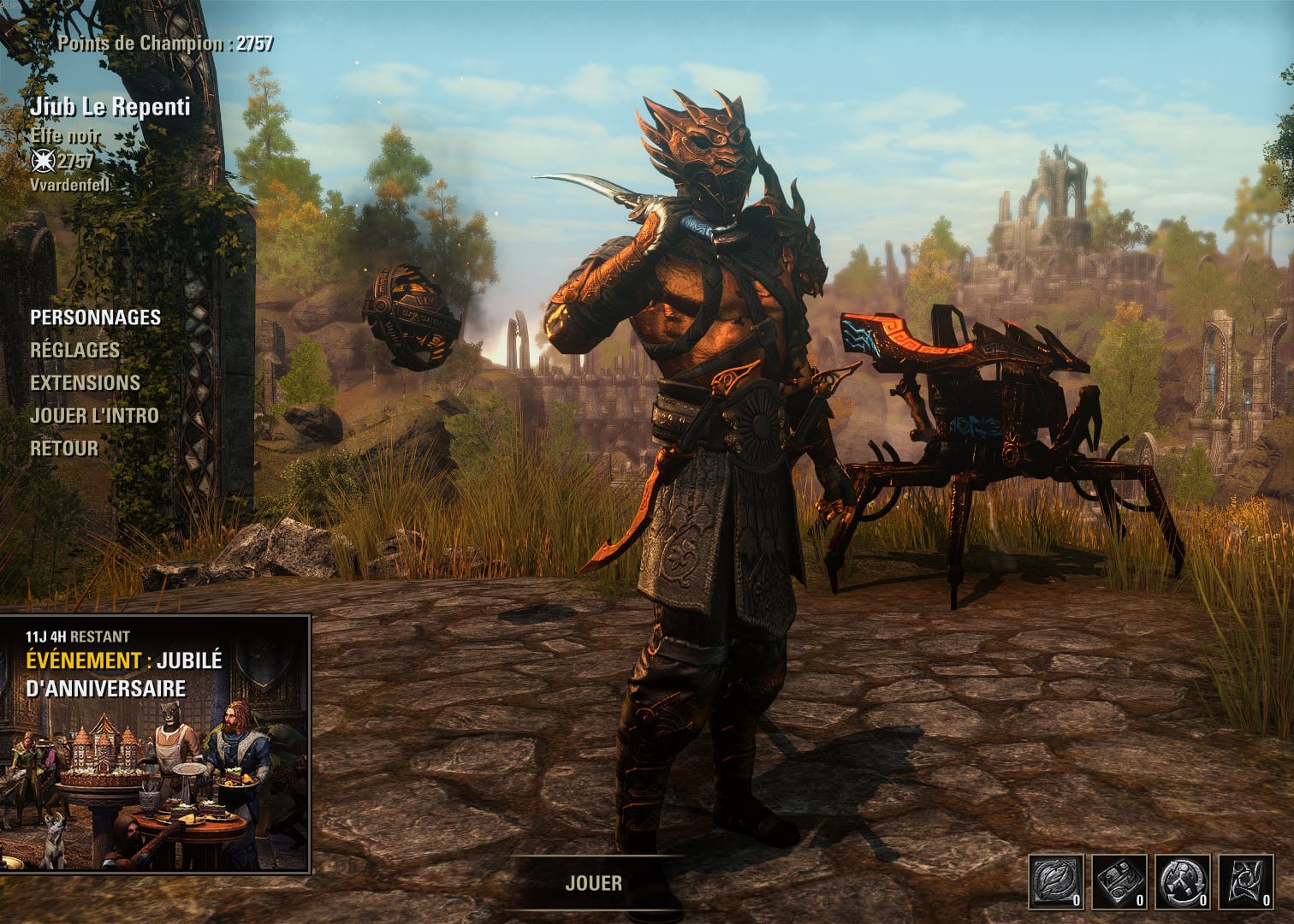The width and height of the screenshot is (1294, 924).
Task: Select the swirl banner token icon
Action: [1245, 882]
